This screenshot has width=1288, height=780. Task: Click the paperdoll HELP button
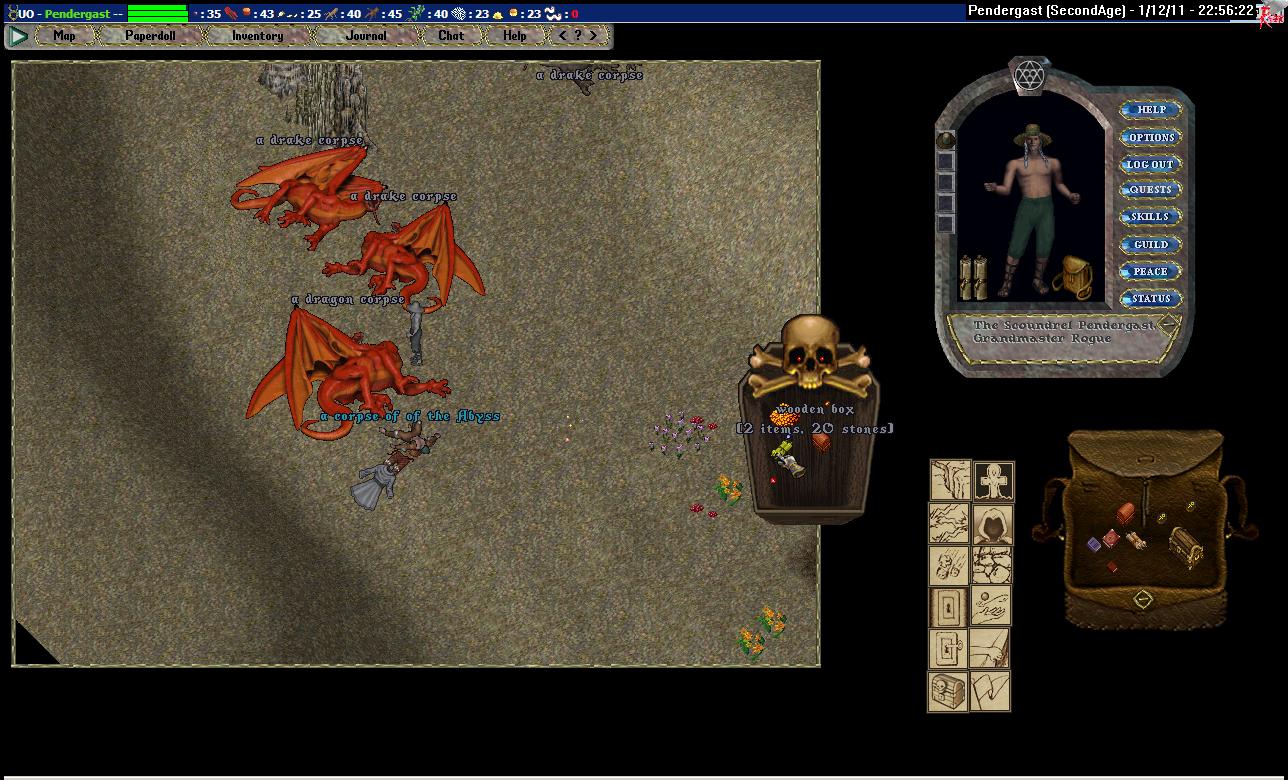pyautogui.click(x=1150, y=110)
